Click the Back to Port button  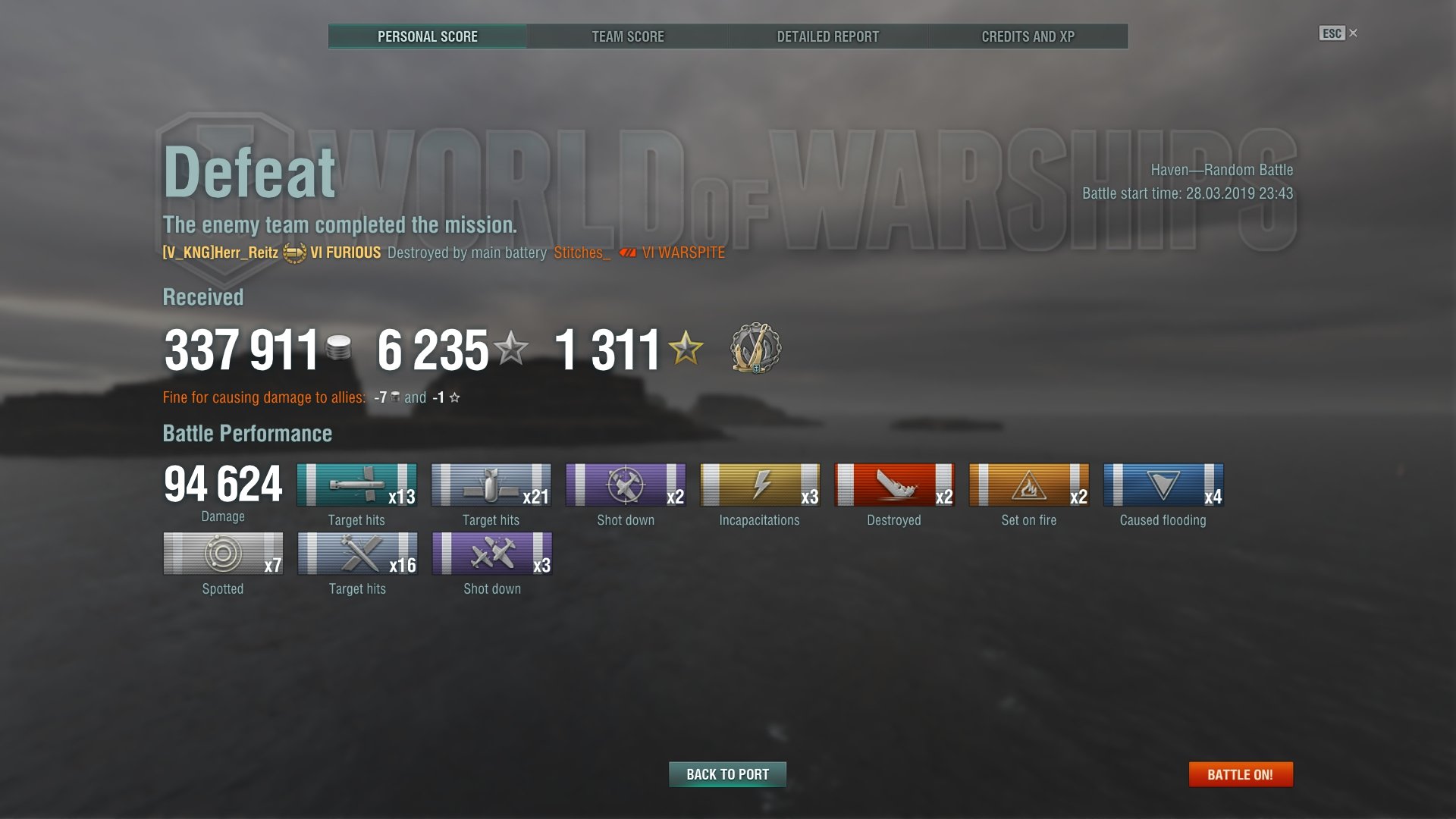727,774
